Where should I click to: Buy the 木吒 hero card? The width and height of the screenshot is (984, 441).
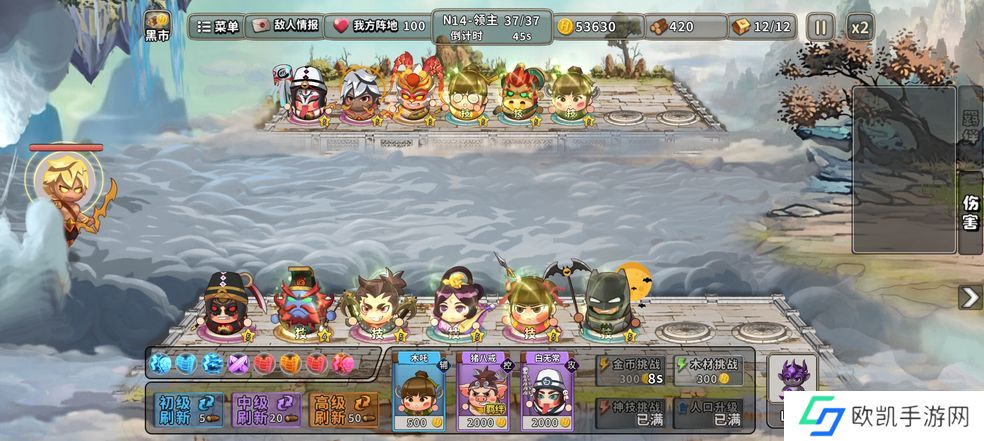tap(420, 391)
